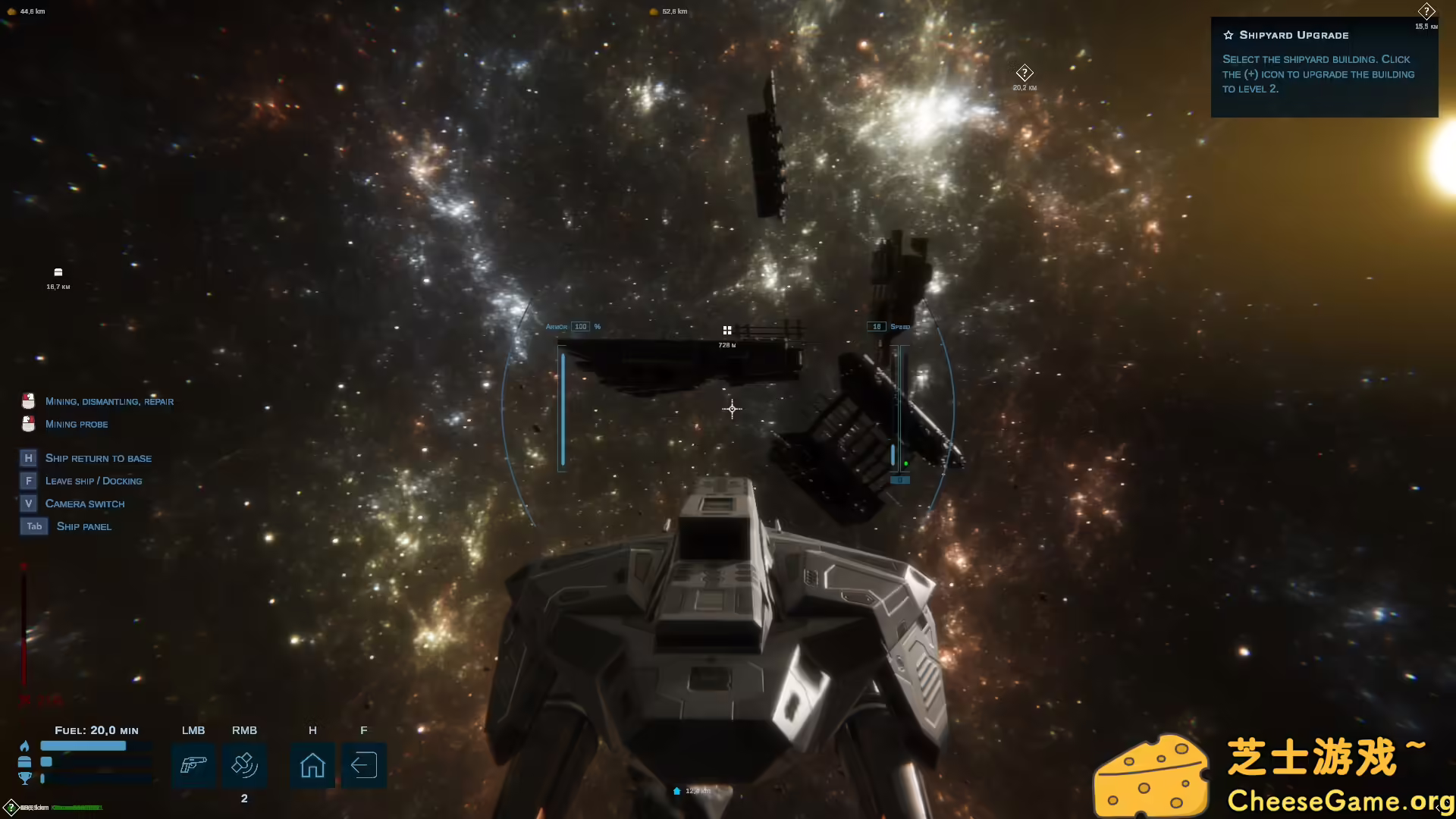Select the home base marker at bottom

coord(677,791)
